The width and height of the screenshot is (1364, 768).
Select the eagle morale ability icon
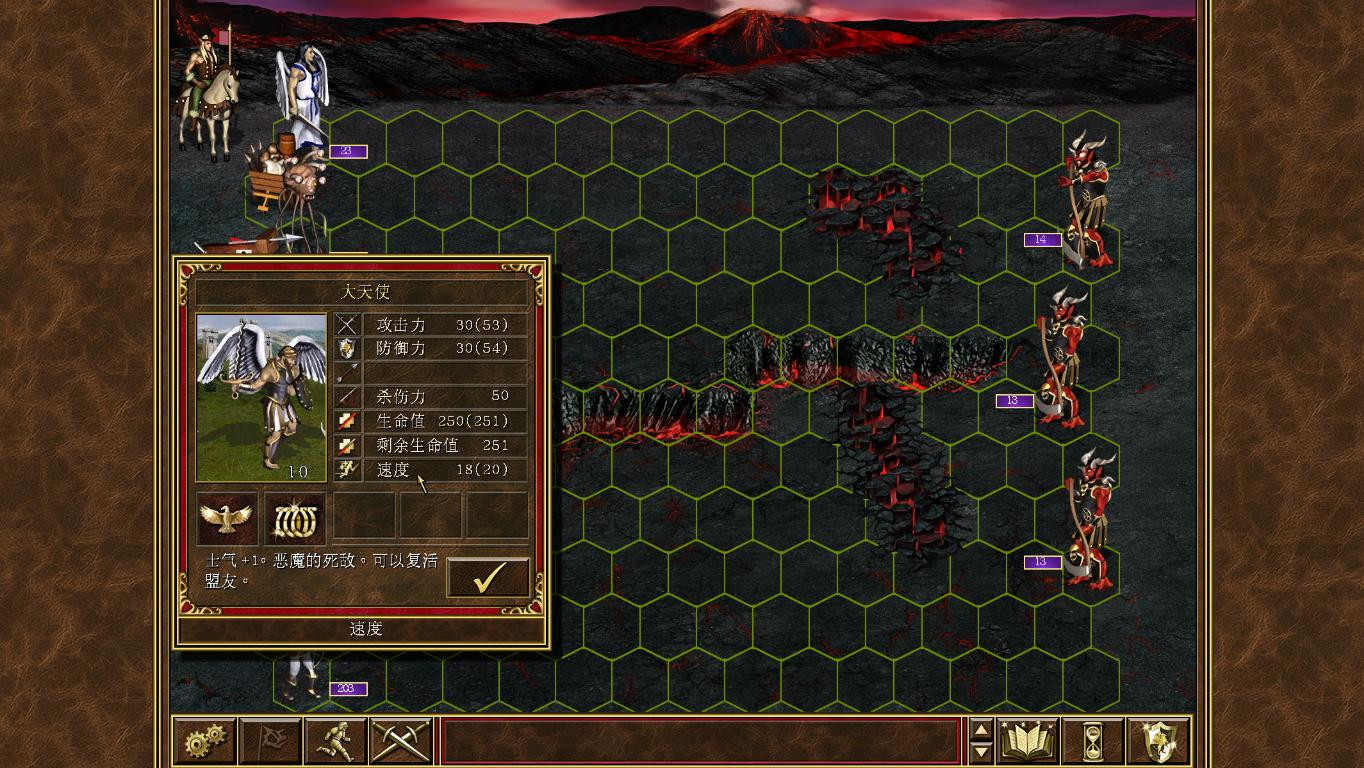click(x=227, y=518)
